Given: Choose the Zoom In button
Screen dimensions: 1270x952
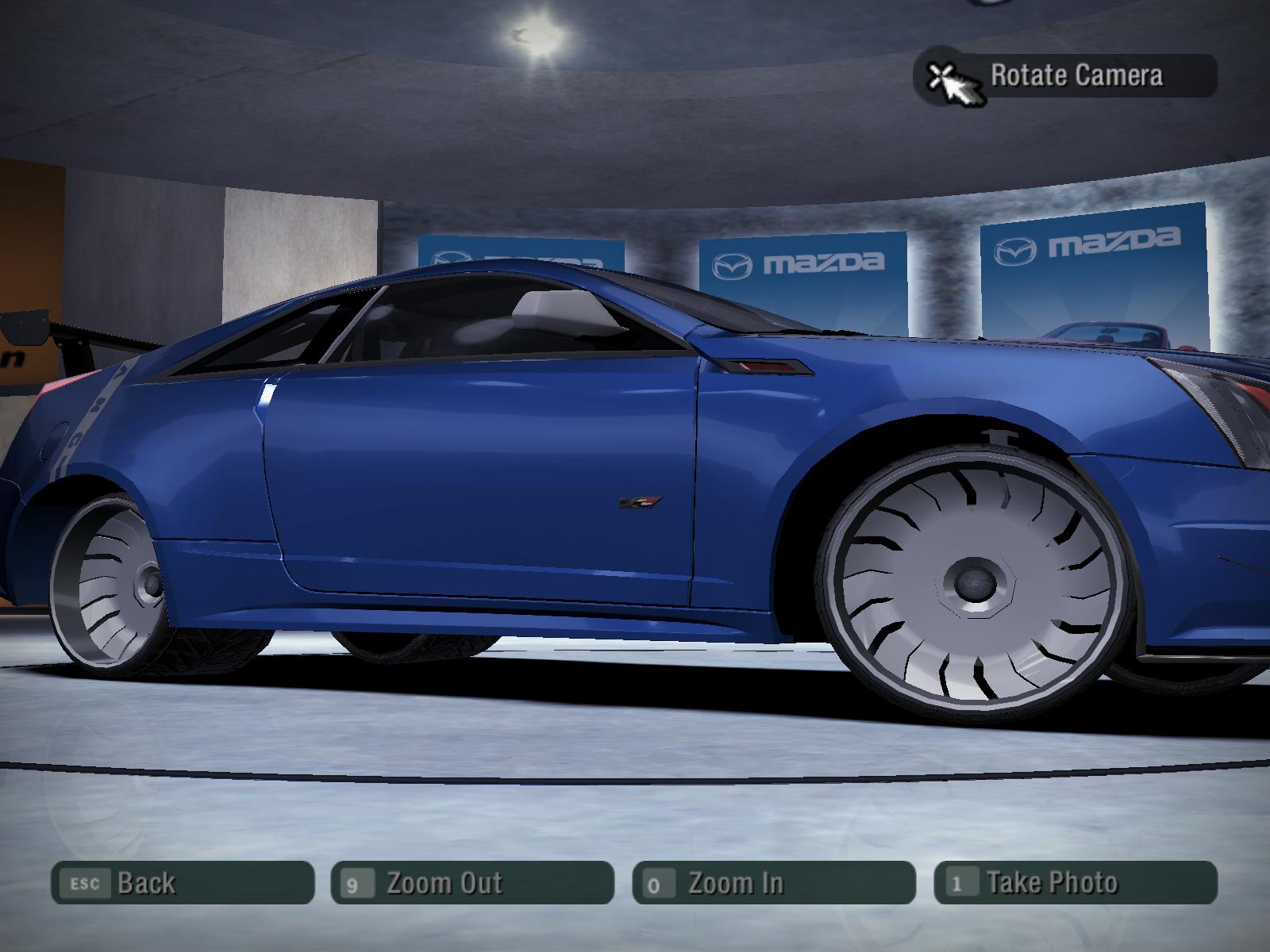Looking at the screenshot, I should click(774, 882).
